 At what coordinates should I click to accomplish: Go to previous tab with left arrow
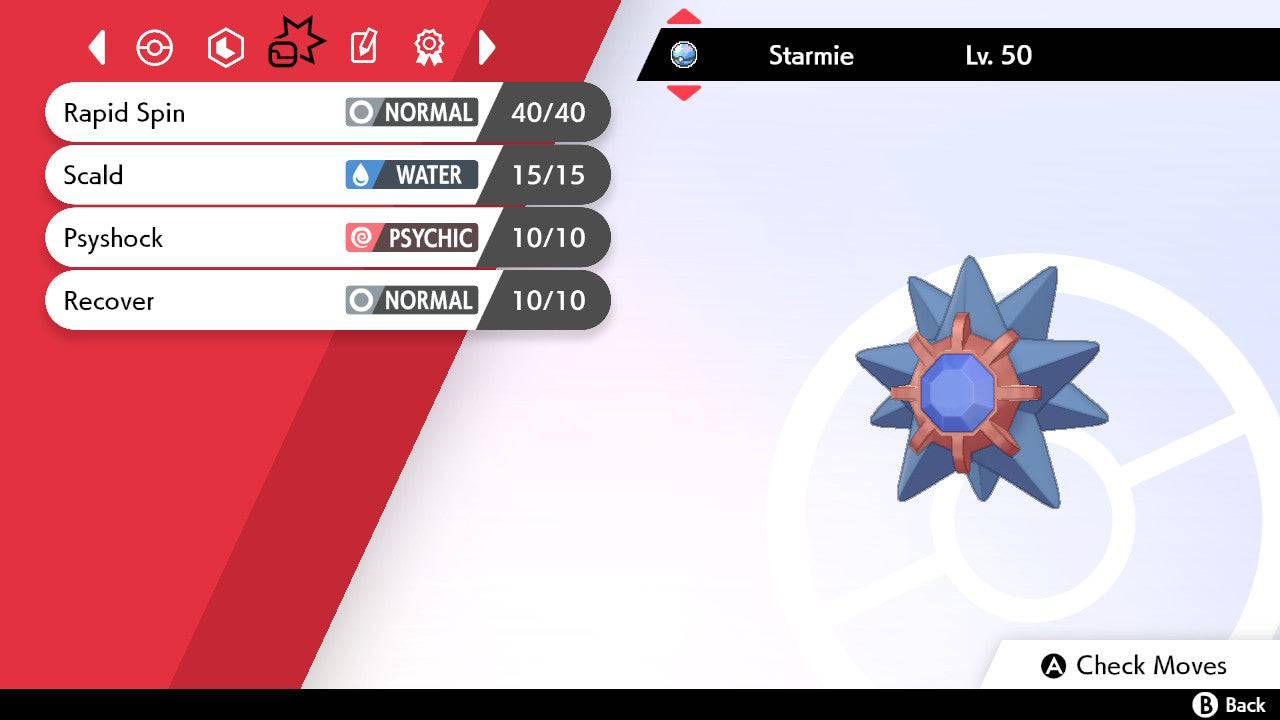pyautogui.click(x=97, y=47)
